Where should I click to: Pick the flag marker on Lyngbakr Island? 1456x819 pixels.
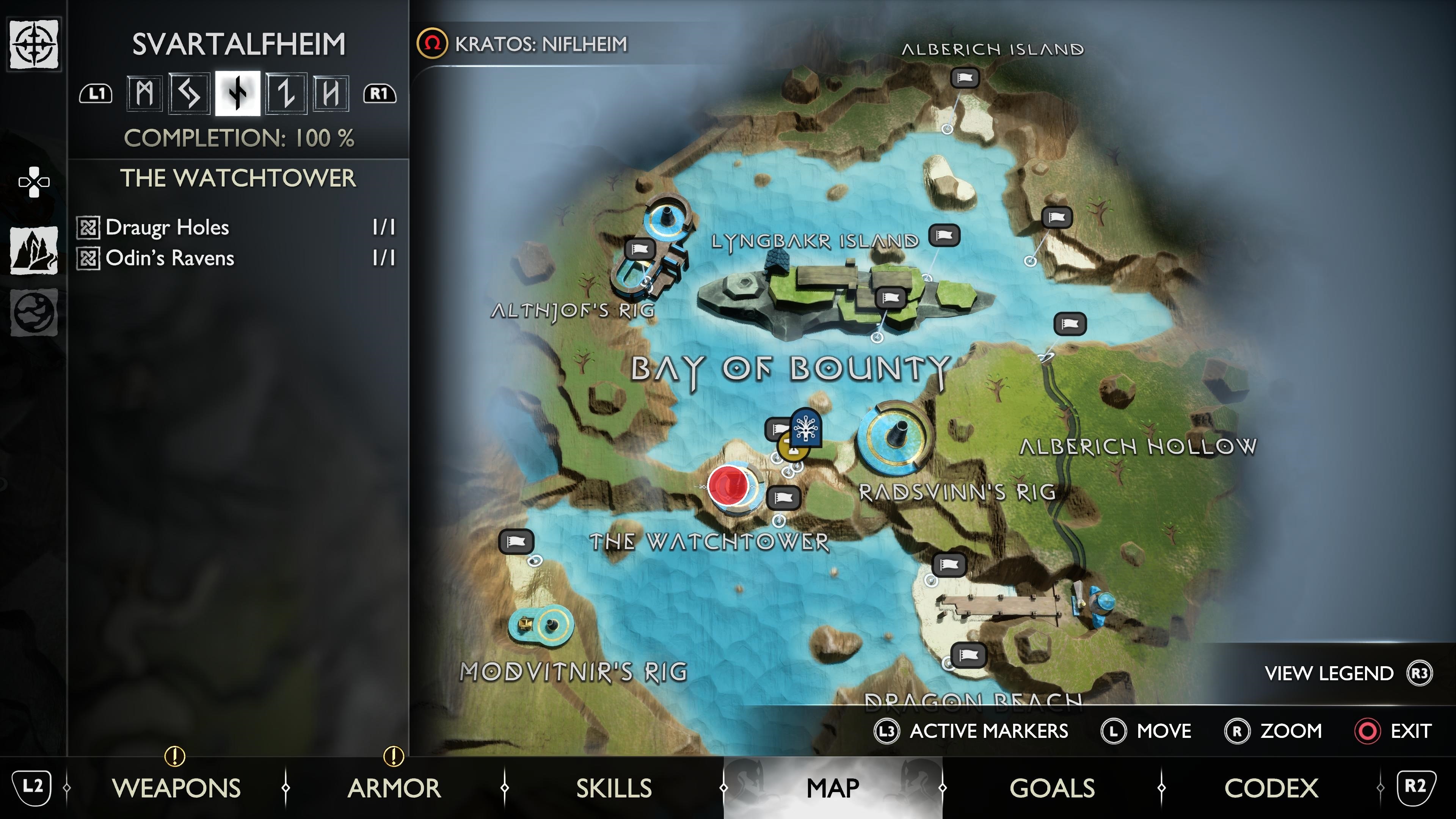pos(890,297)
